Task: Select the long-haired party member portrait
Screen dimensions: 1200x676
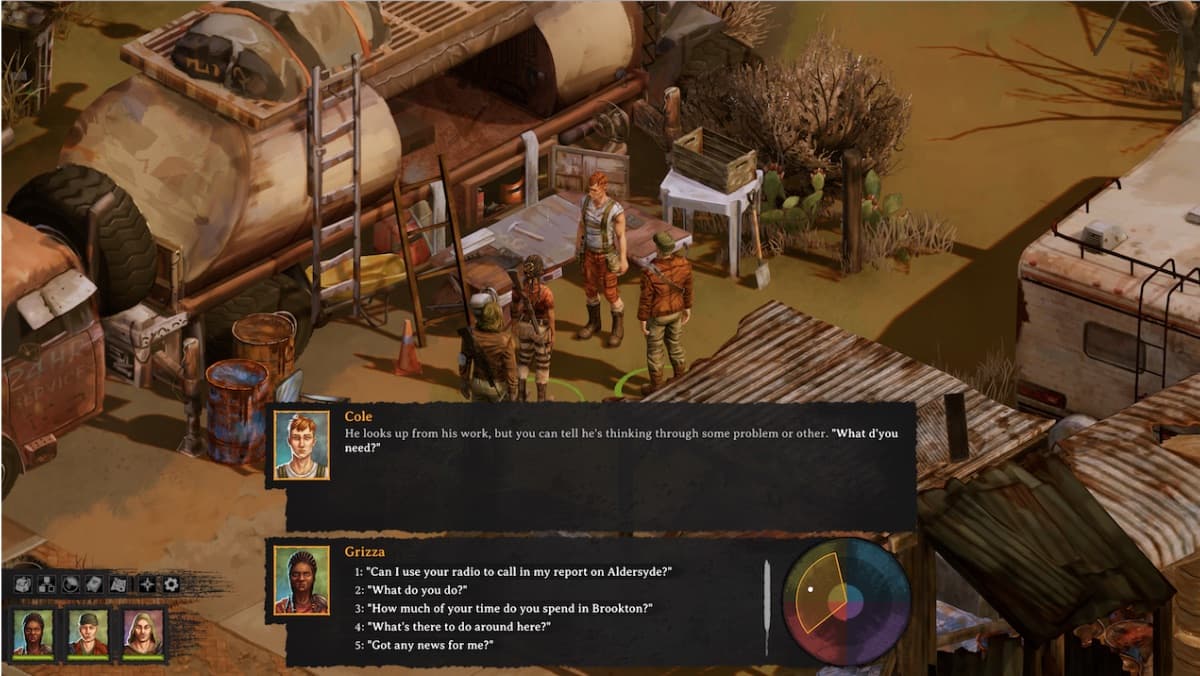Action: [143, 632]
